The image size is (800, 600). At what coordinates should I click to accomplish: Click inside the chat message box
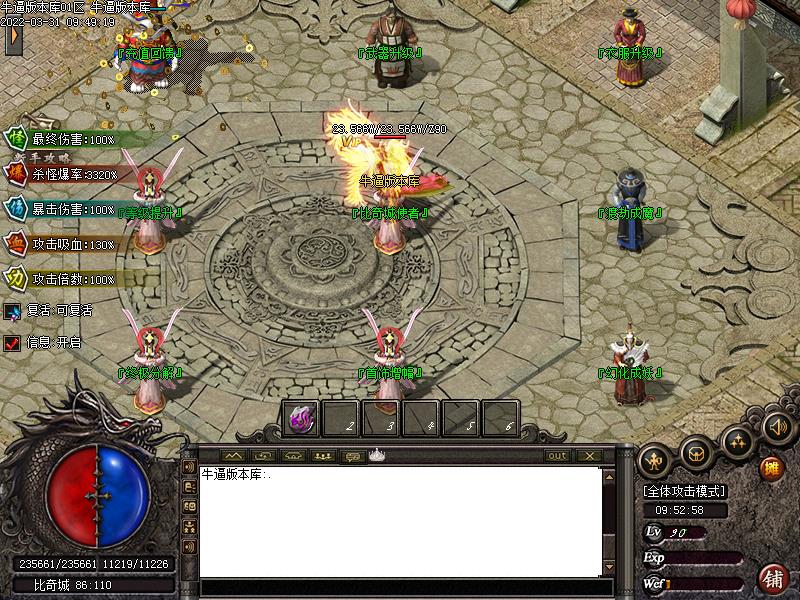coord(400,520)
